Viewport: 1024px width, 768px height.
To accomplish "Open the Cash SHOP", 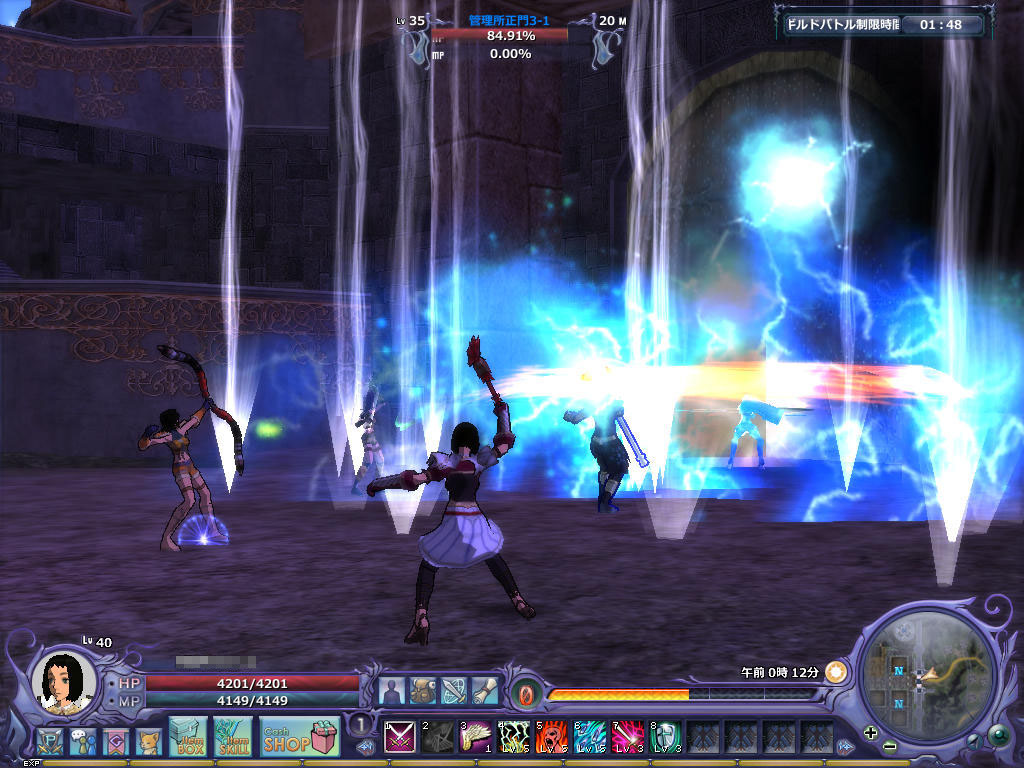I will click(x=300, y=736).
